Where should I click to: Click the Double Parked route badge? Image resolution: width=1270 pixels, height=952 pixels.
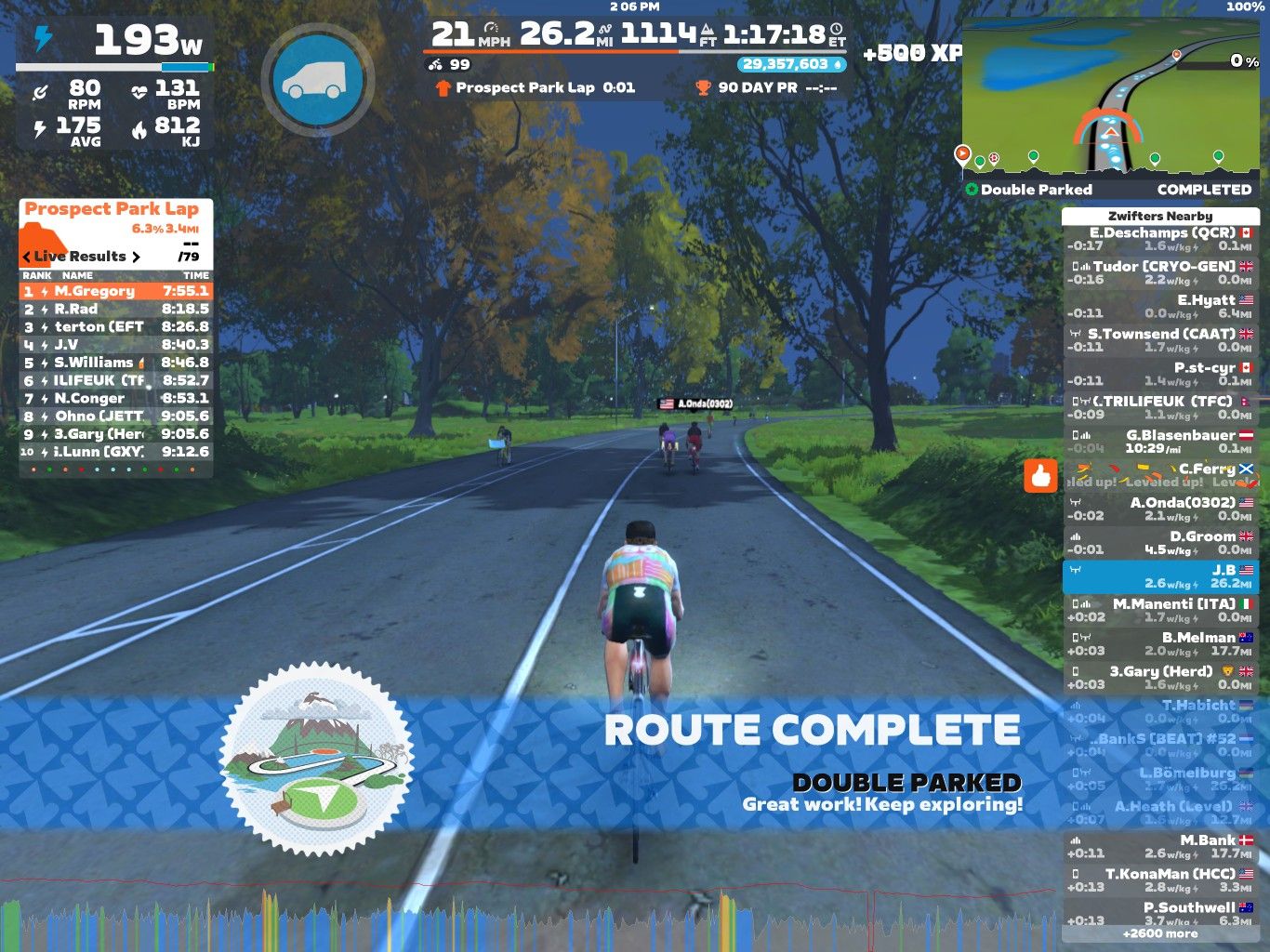point(970,188)
